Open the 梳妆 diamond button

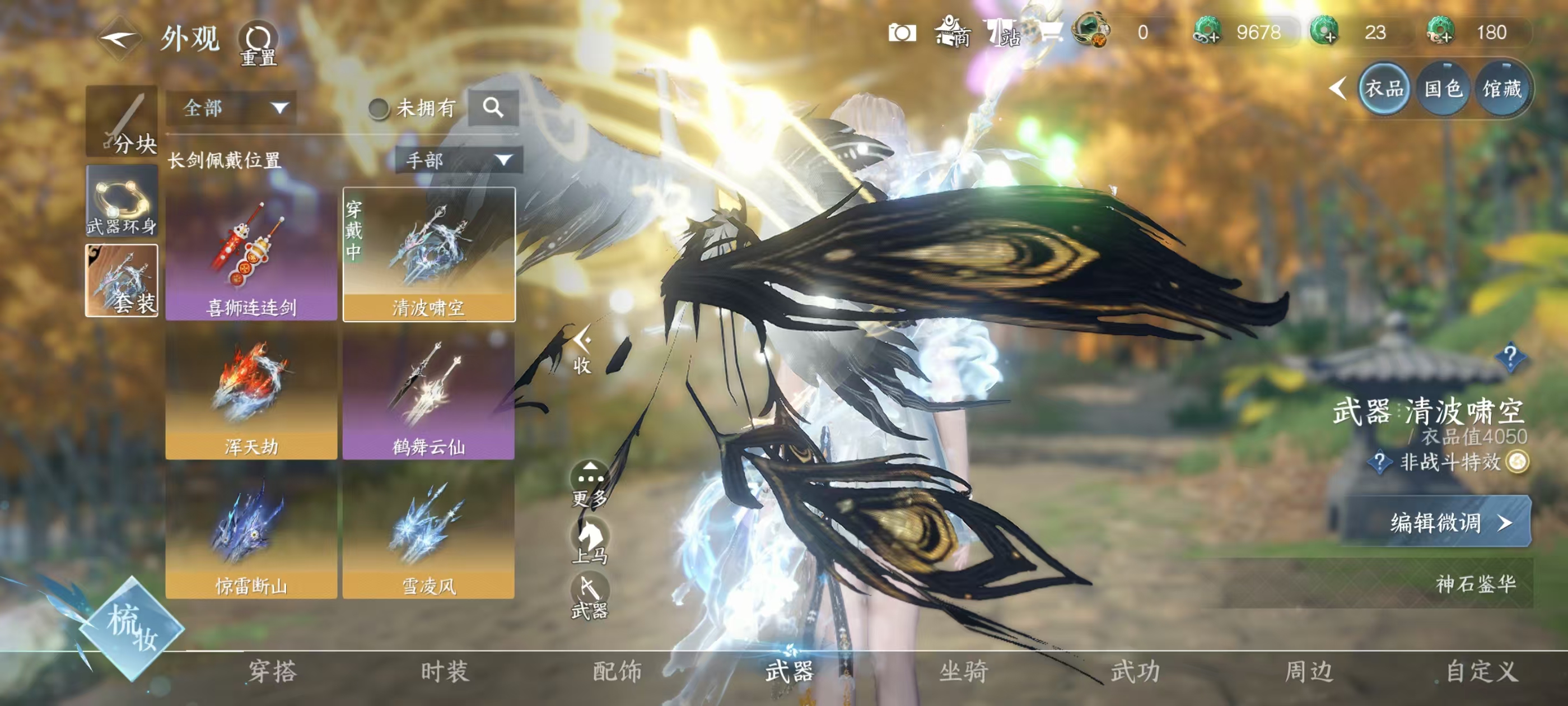[x=132, y=628]
